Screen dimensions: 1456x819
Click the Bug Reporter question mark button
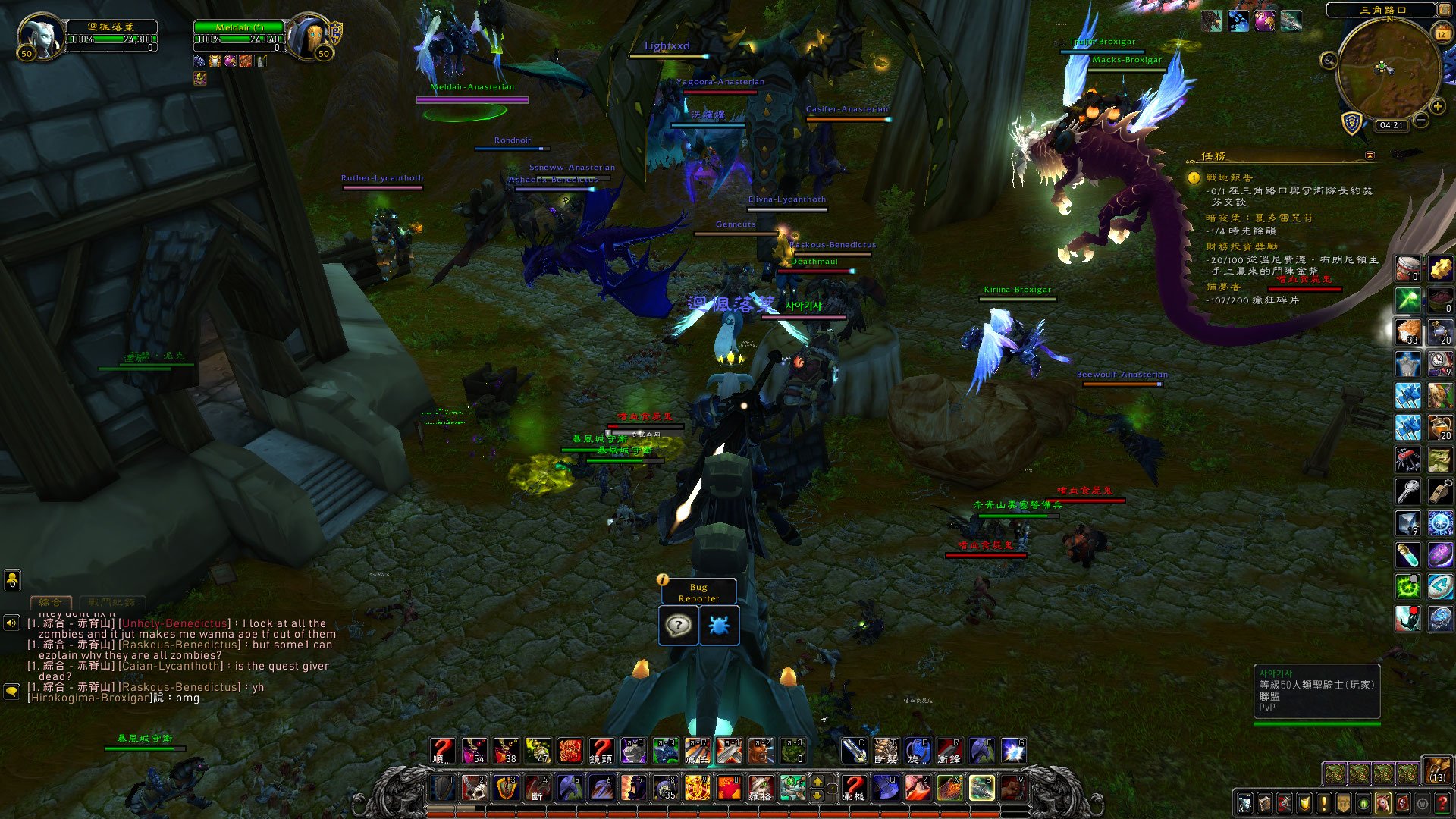(x=678, y=626)
